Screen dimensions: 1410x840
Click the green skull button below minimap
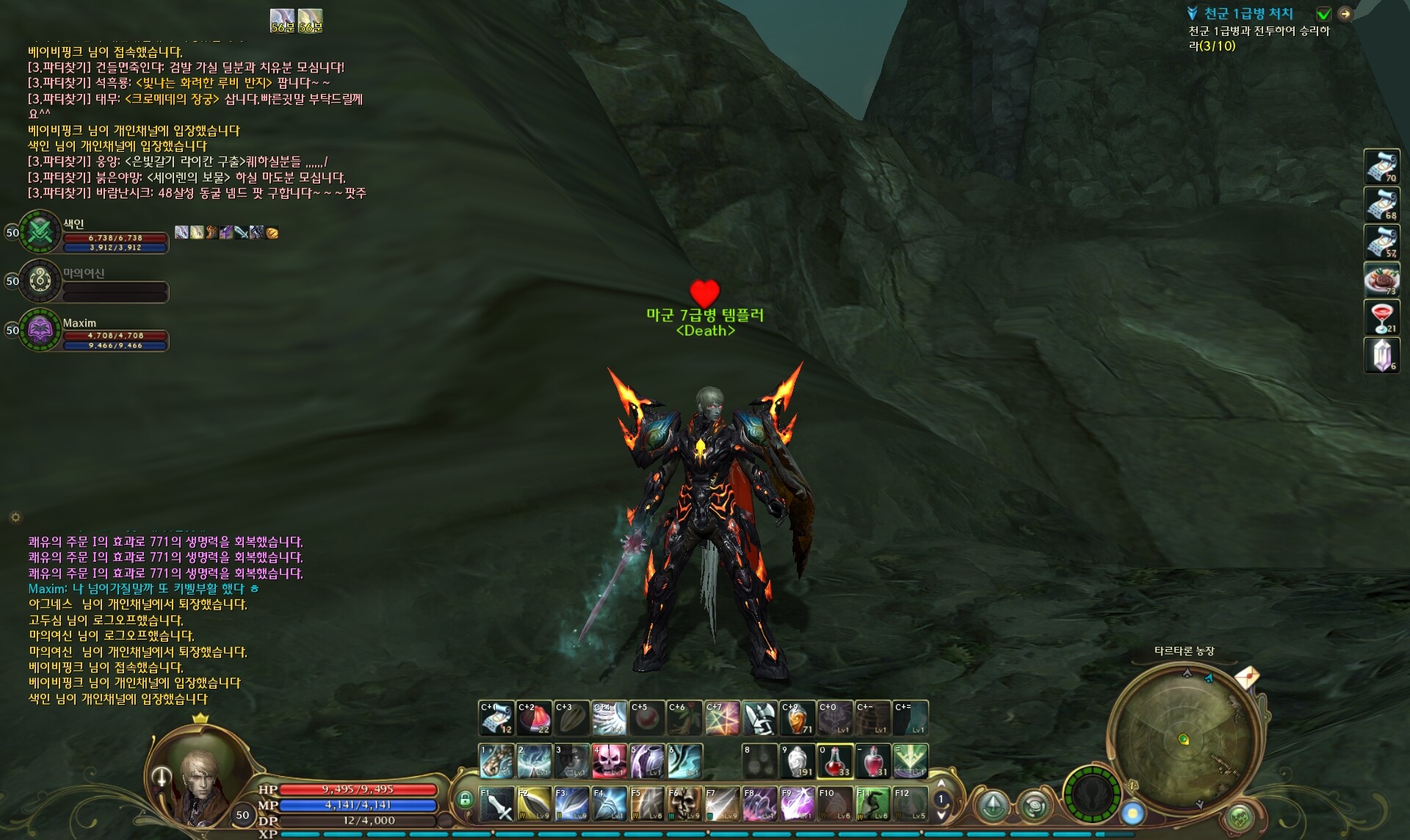point(1238,817)
